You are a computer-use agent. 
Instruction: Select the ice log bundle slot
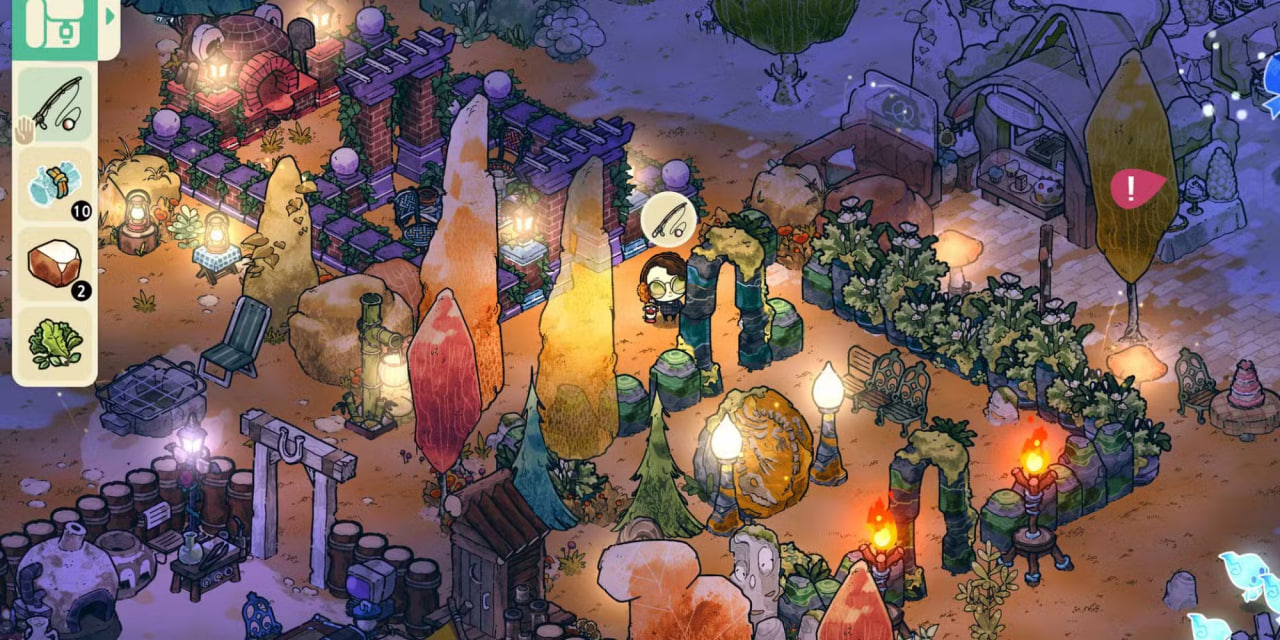[55, 184]
